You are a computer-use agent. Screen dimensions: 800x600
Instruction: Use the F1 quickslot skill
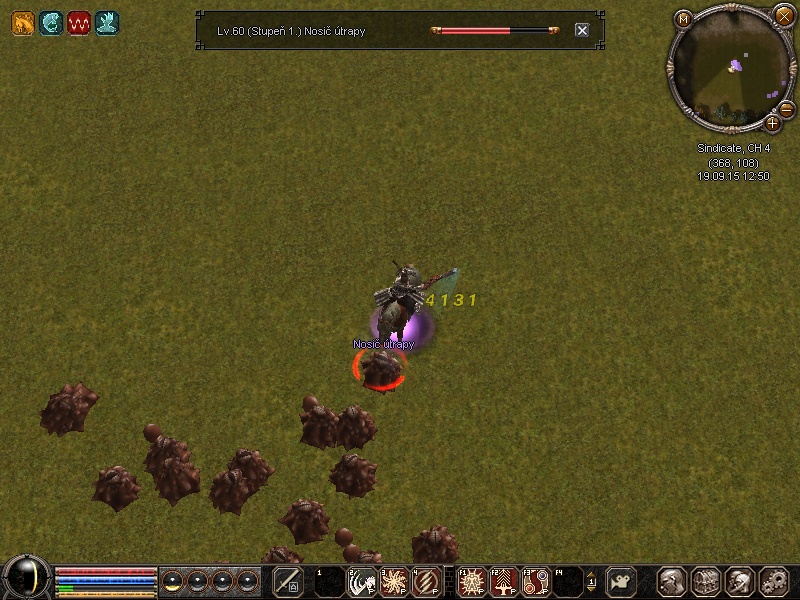(x=471, y=581)
